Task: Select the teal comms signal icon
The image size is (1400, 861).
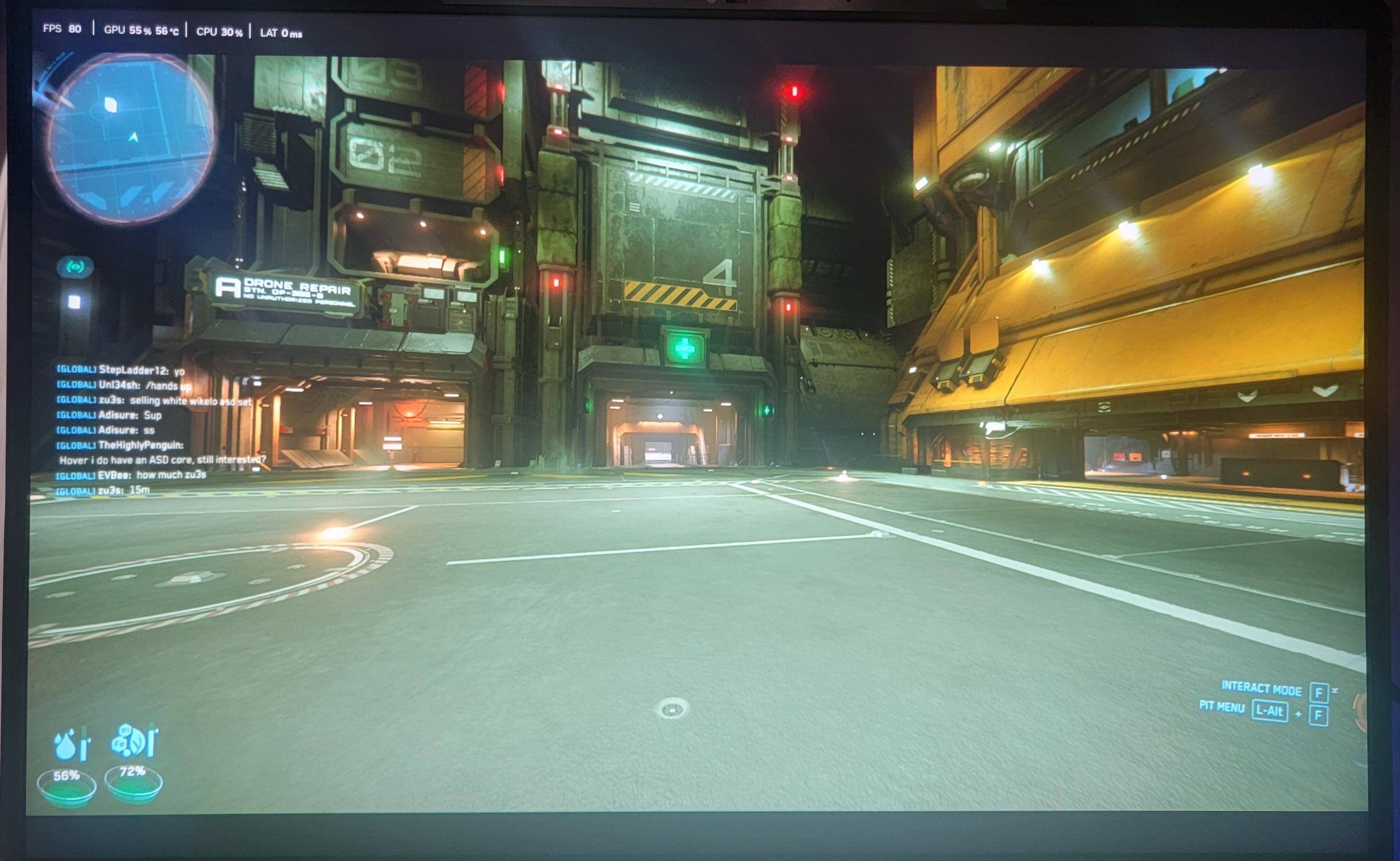Action: click(x=75, y=267)
